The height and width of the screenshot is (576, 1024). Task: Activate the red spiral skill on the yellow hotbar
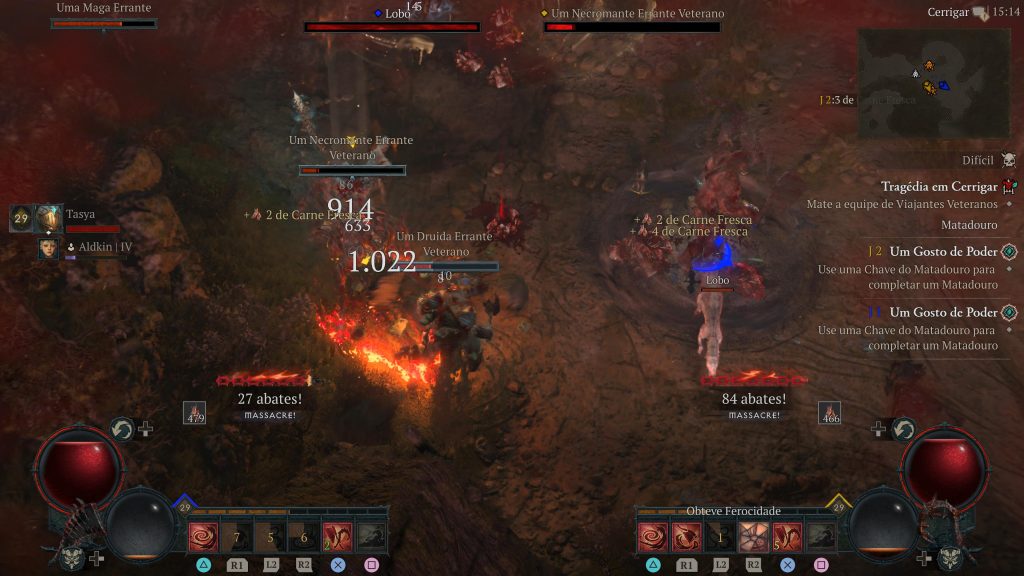click(x=653, y=537)
